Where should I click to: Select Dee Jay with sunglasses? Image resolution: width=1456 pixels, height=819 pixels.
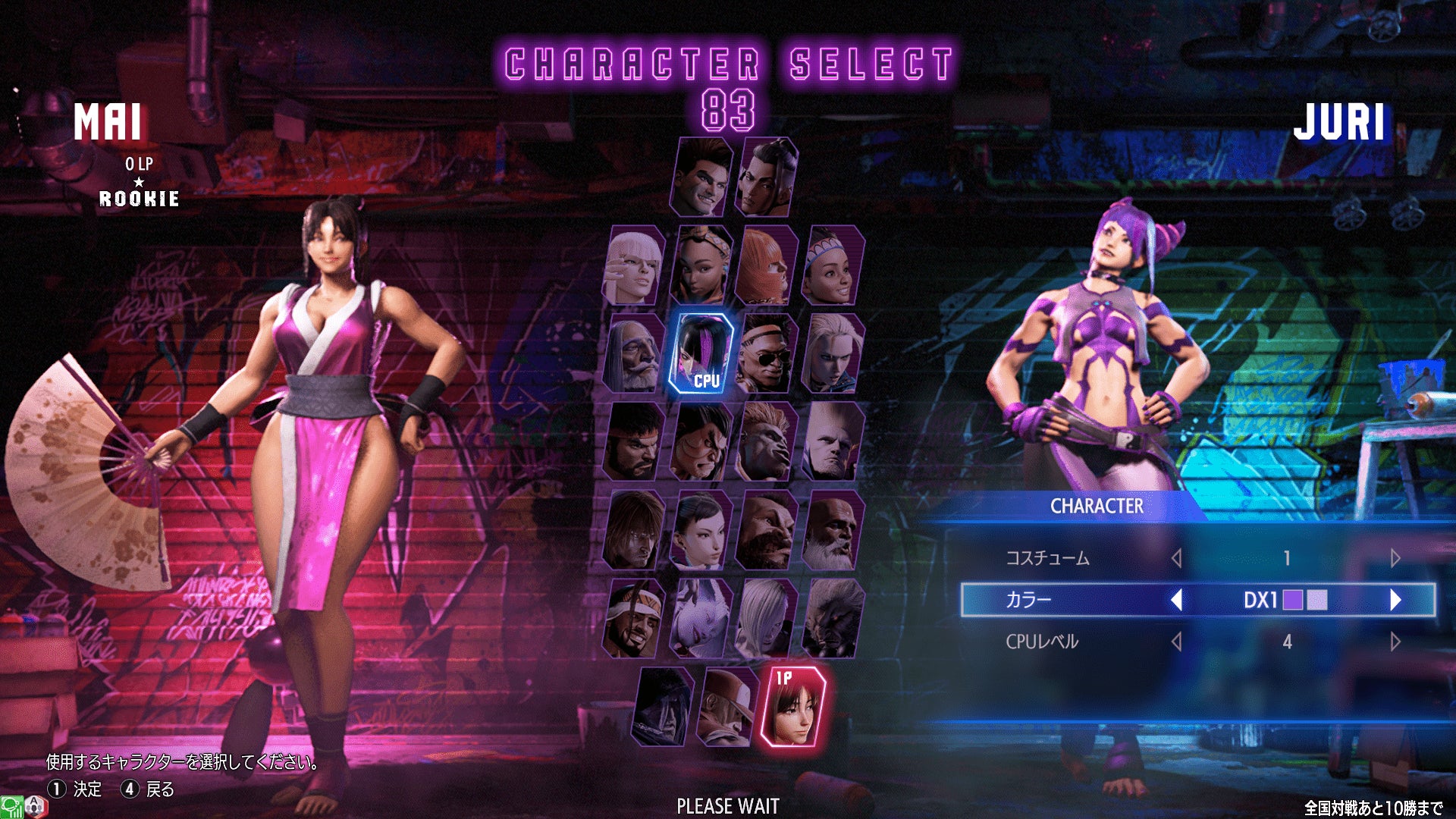coord(767,353)
